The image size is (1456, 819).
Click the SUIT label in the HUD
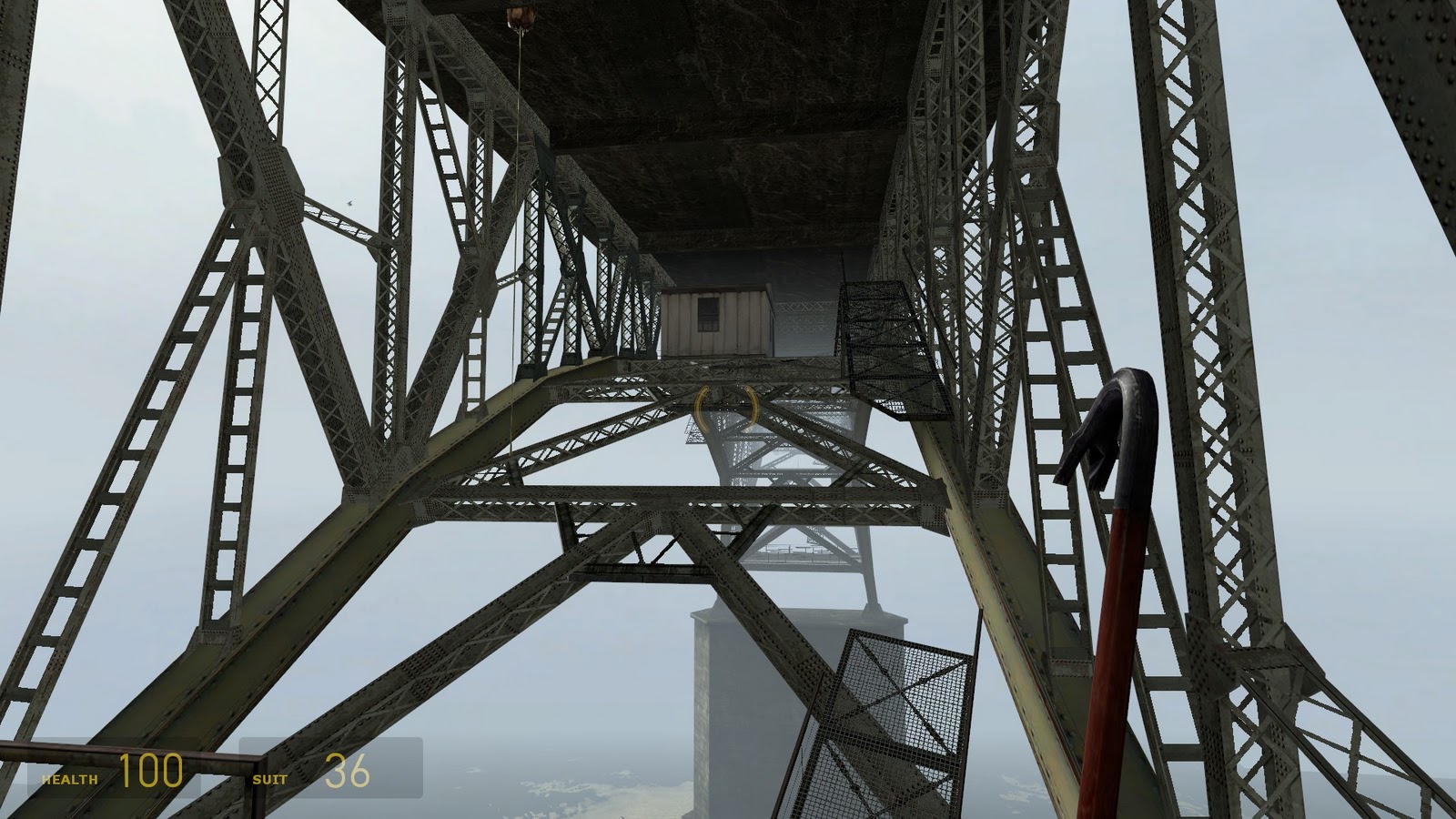pos(271,779)
